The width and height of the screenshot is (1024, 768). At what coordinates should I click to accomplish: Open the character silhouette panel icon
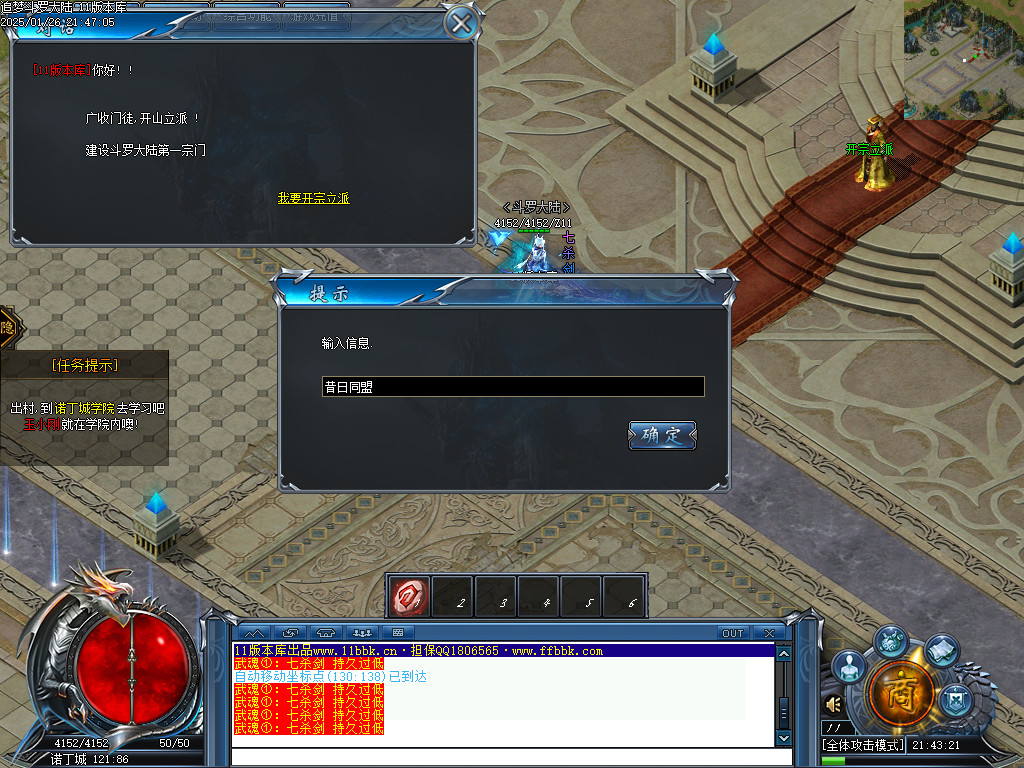pyautogui.click(x=848, y=666)
